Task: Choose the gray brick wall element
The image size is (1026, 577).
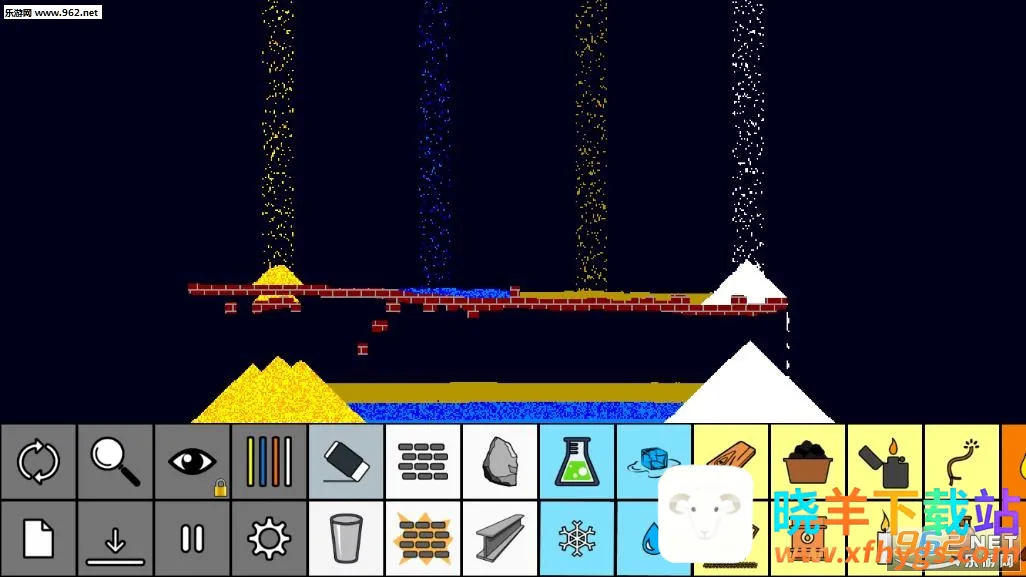Action: click(x=423, y=462)
